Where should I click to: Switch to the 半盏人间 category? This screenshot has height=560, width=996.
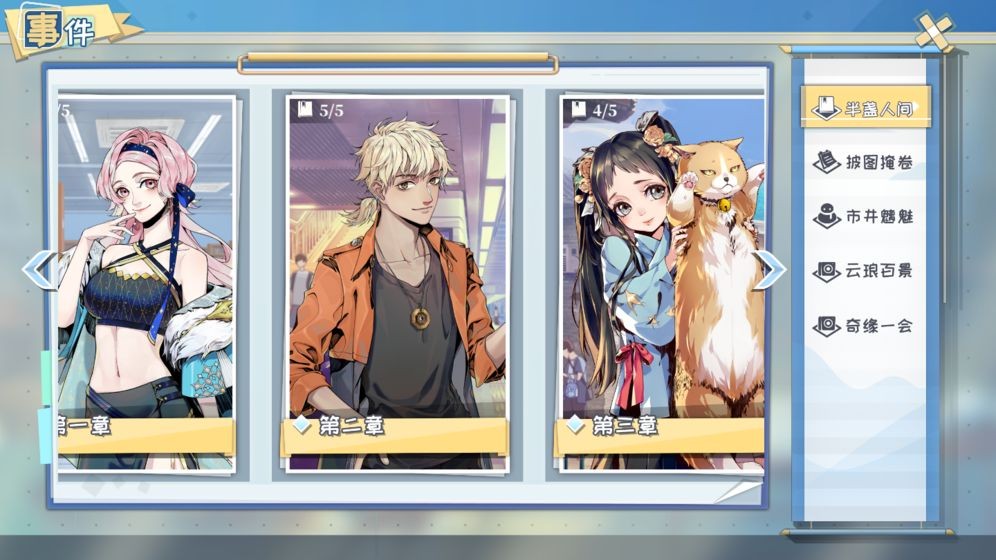click(865, 108)
